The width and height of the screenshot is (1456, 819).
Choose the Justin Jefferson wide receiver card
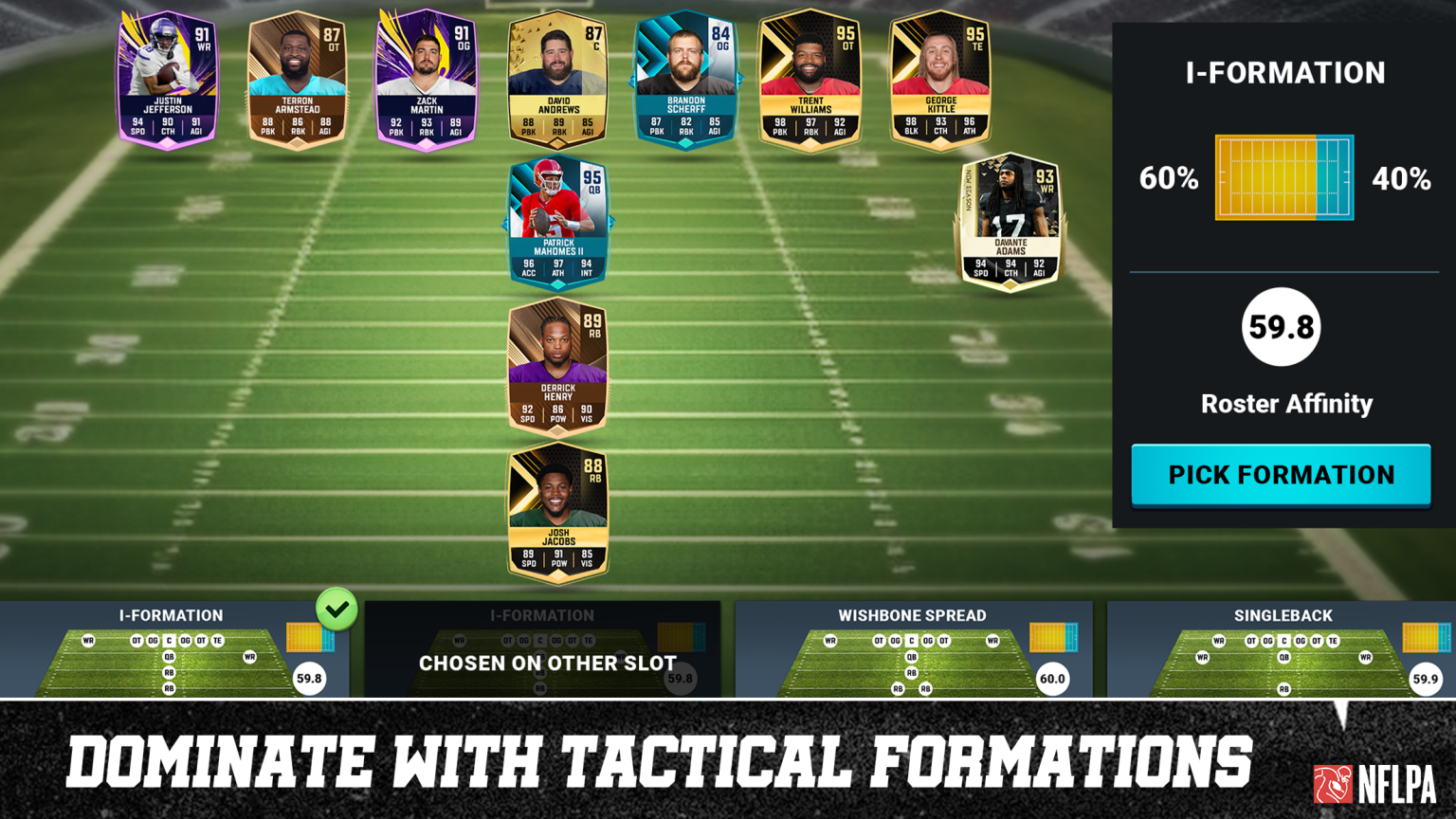coord(168,79)
